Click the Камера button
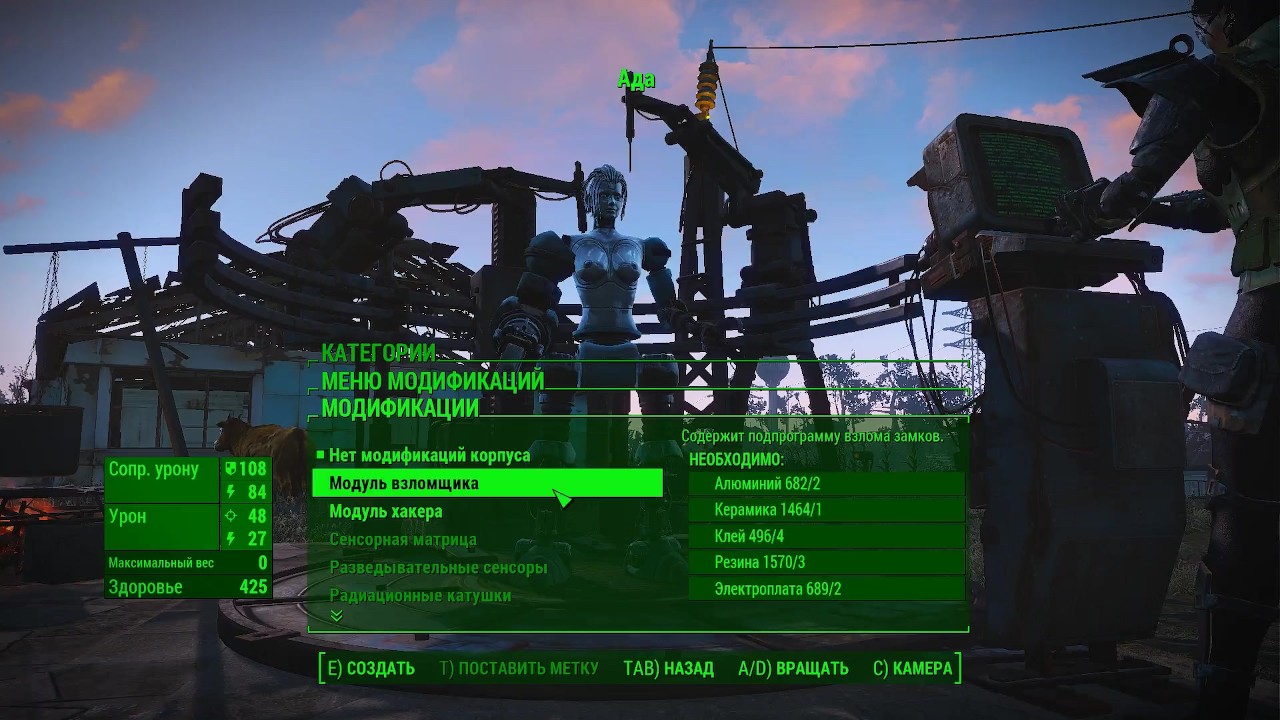1280x720 pixels. click(912, 668)
